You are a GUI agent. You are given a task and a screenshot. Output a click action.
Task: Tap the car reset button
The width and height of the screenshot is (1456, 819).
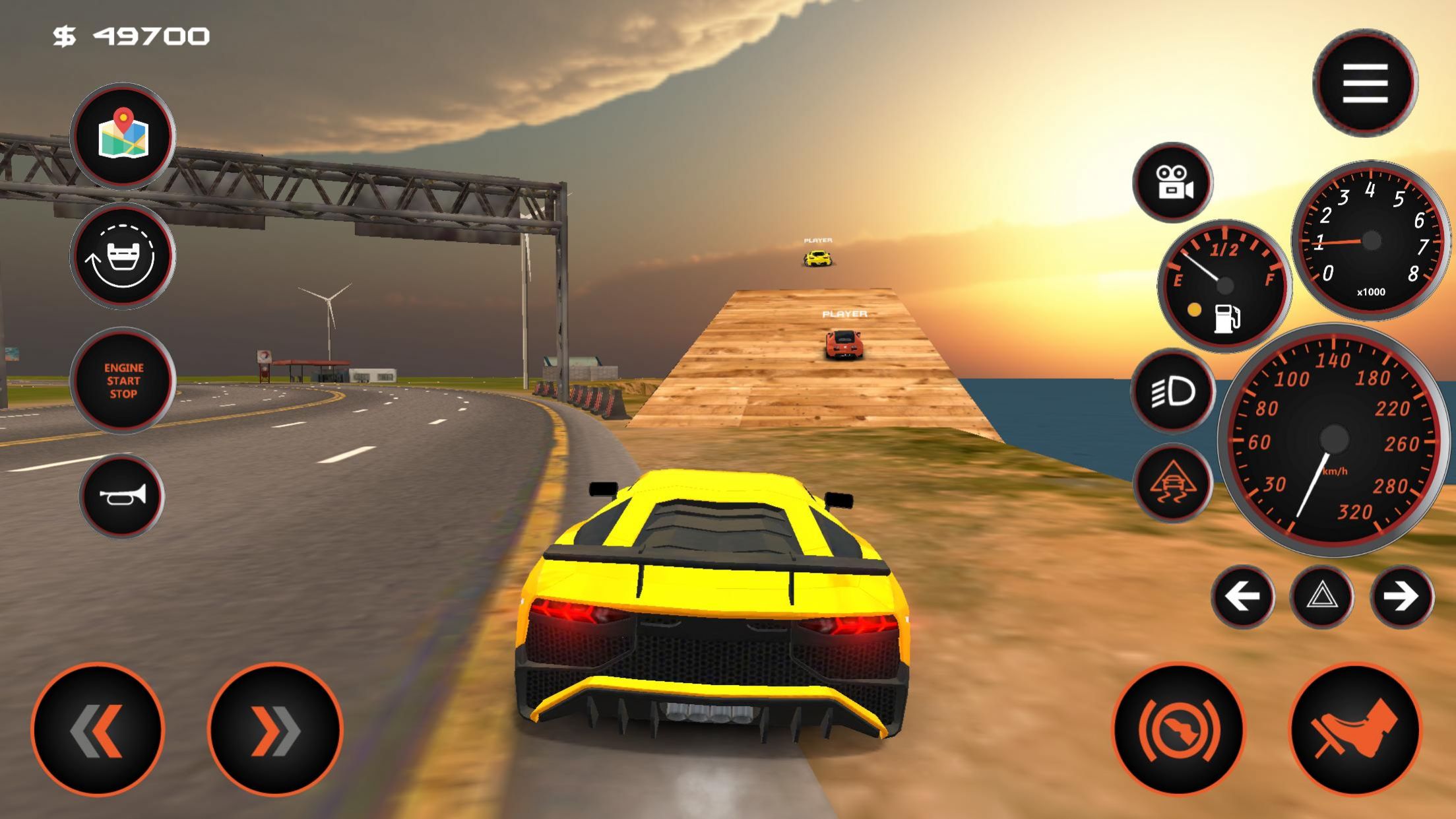coord(123,257)
